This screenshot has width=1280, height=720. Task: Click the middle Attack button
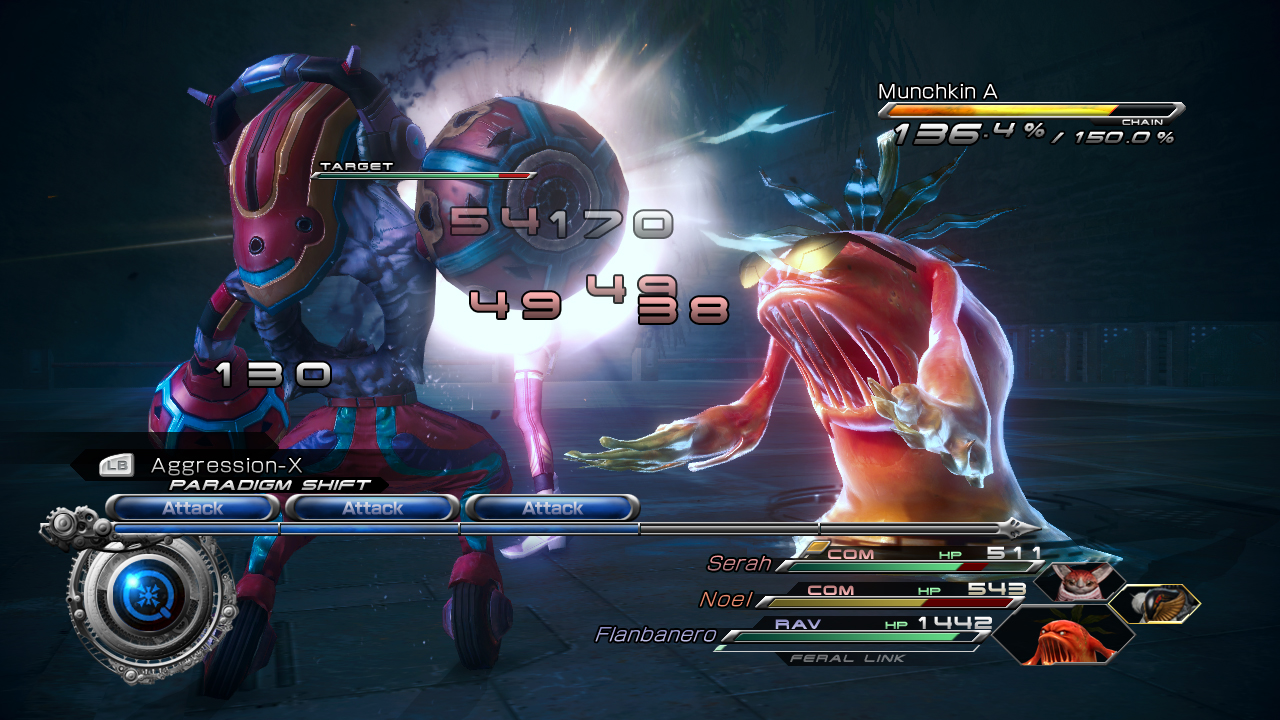pos(372,508)
